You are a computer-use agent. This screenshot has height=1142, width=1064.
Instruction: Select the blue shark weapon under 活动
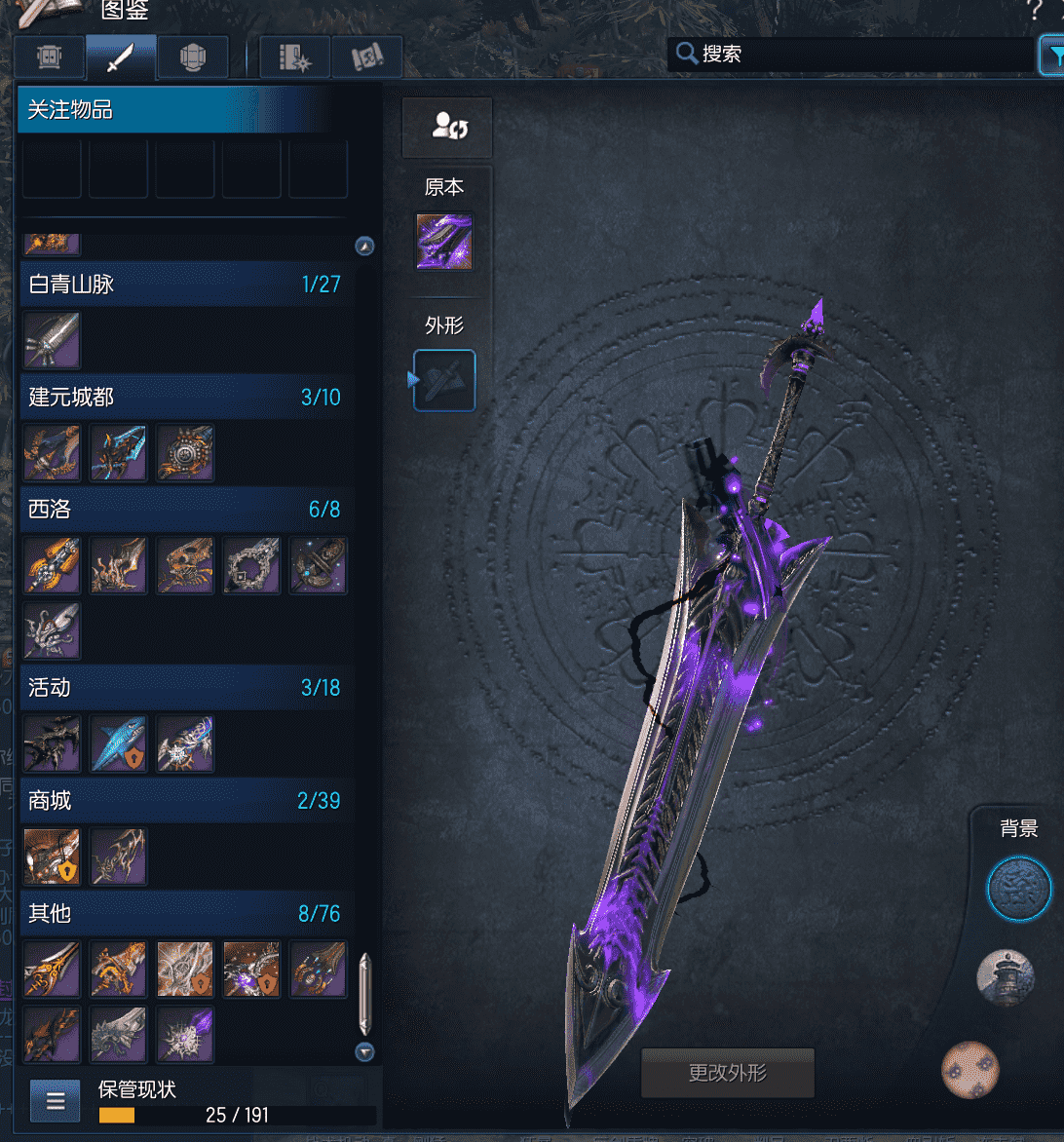tap(119, 744)
